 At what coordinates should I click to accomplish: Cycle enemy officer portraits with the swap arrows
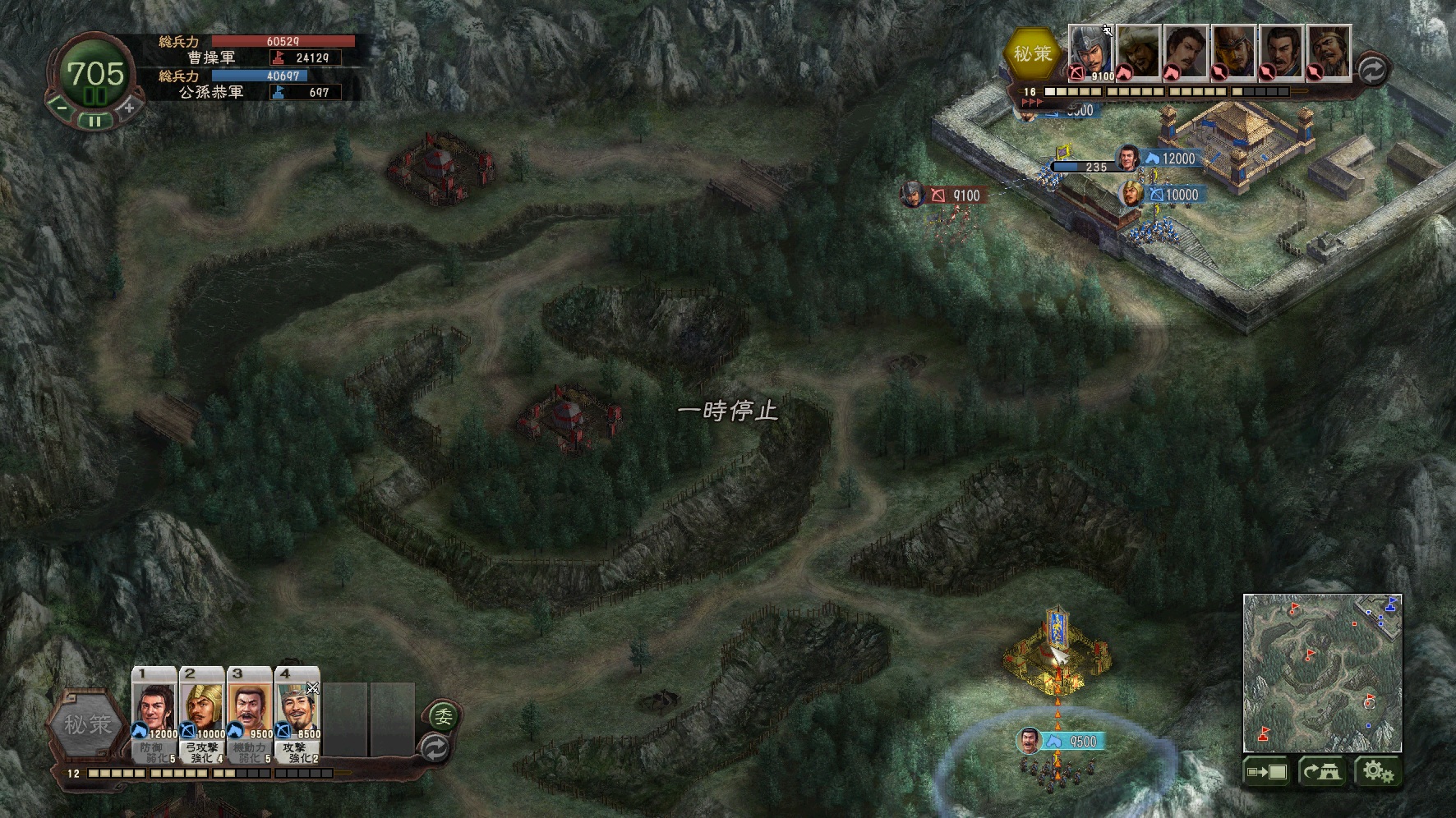pyautogui.click(x=1371, y=70)
